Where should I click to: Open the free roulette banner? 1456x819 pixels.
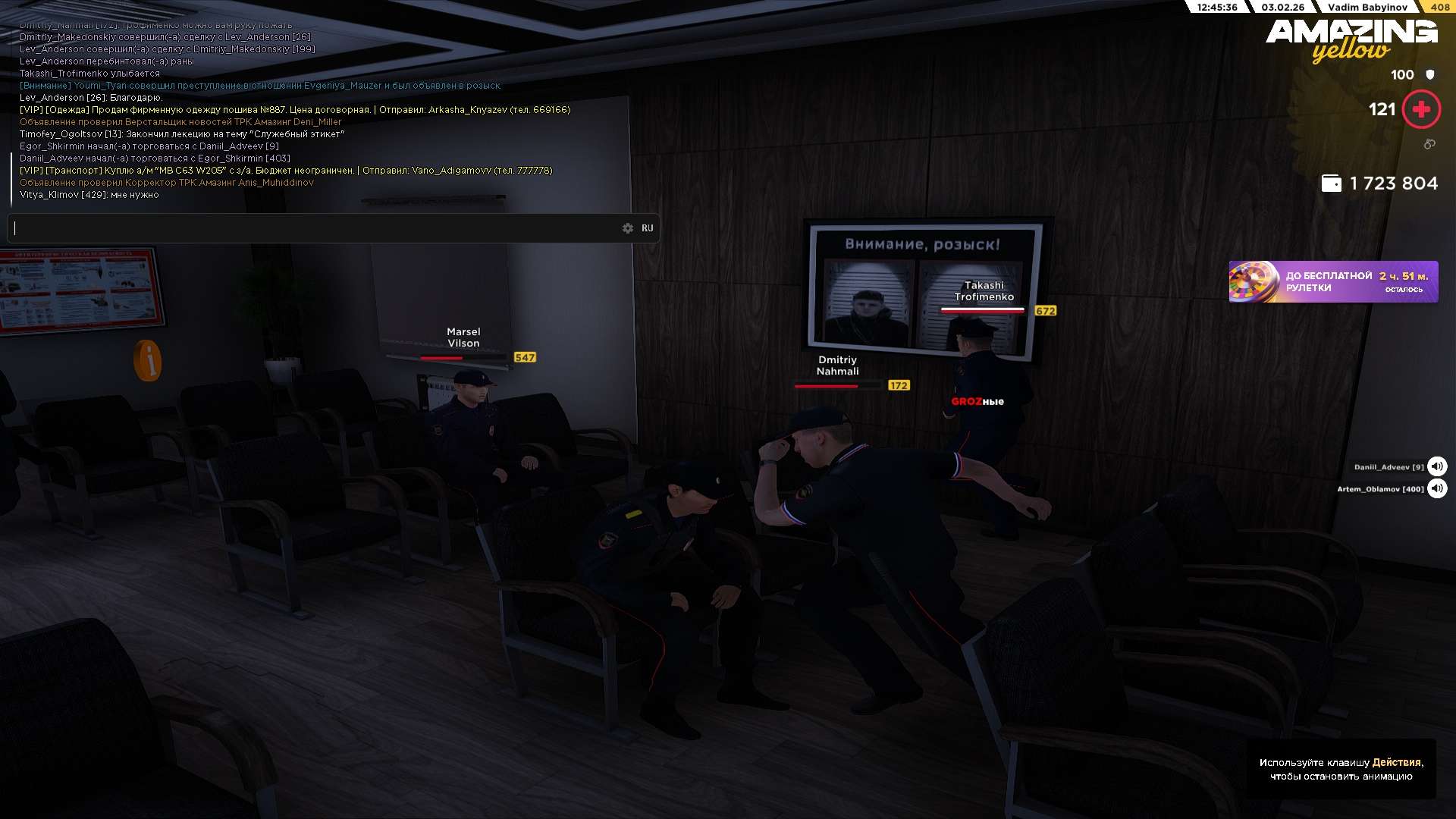pos(1332,282)
